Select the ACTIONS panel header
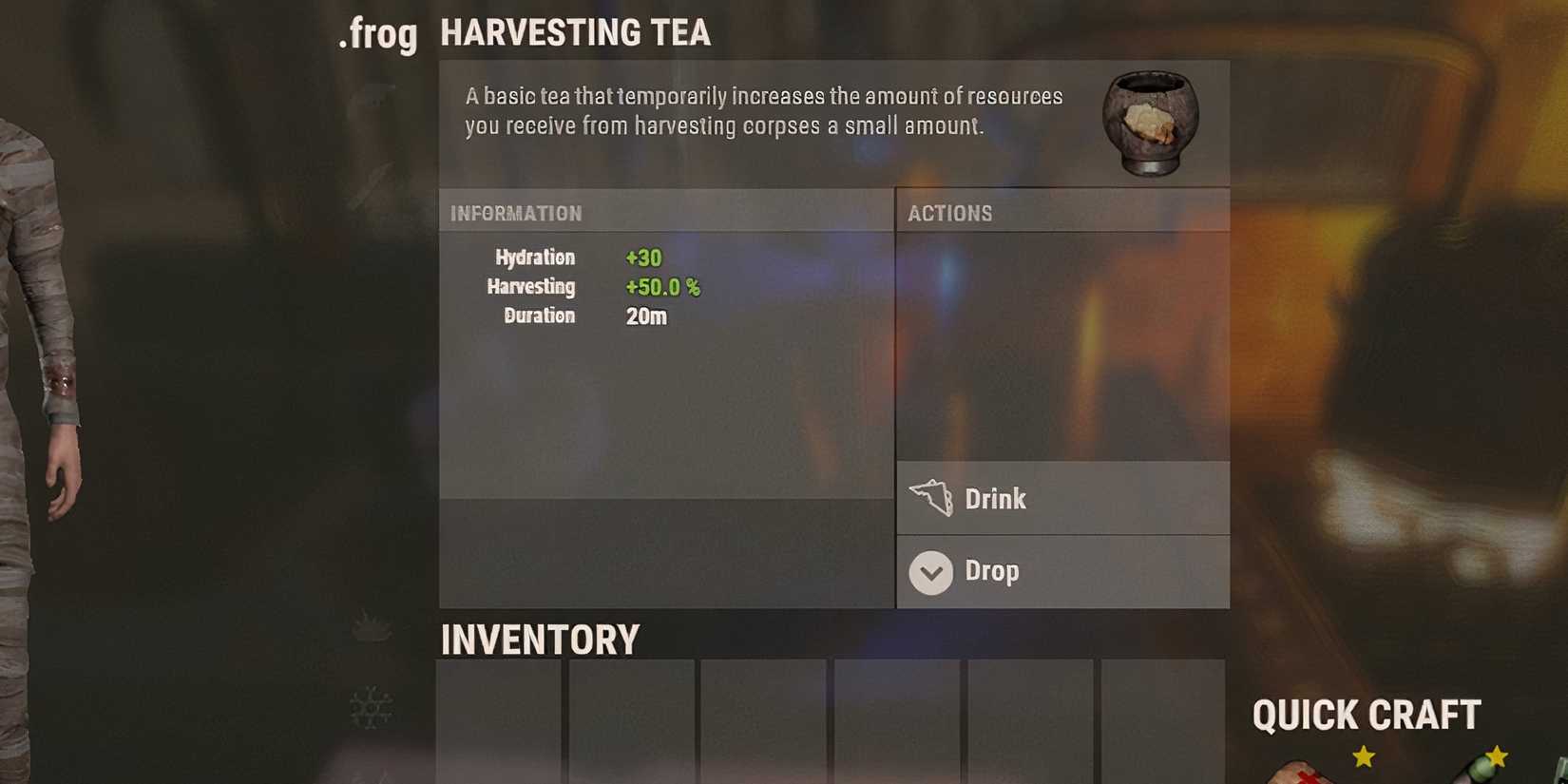Viewport: 1568px width, 784px height. tap(950, 213)
